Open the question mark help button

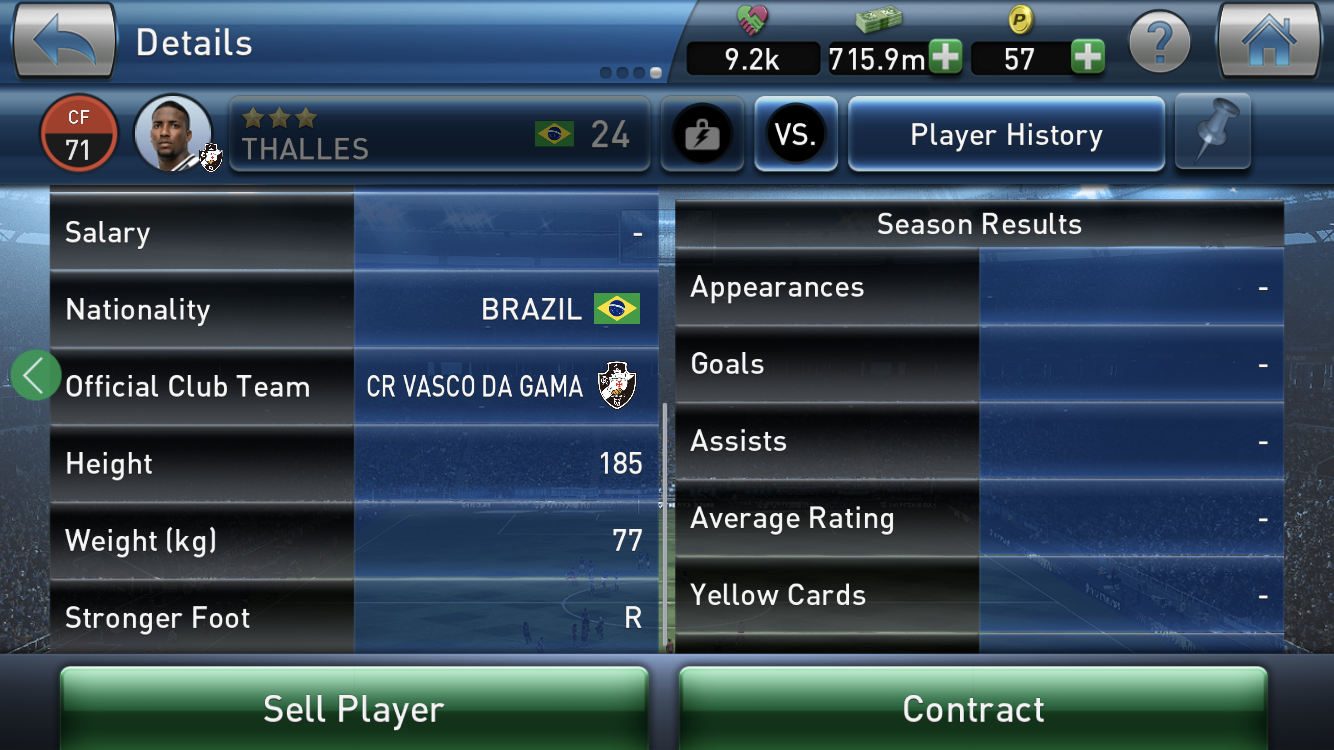click(x=1159, y=44)
